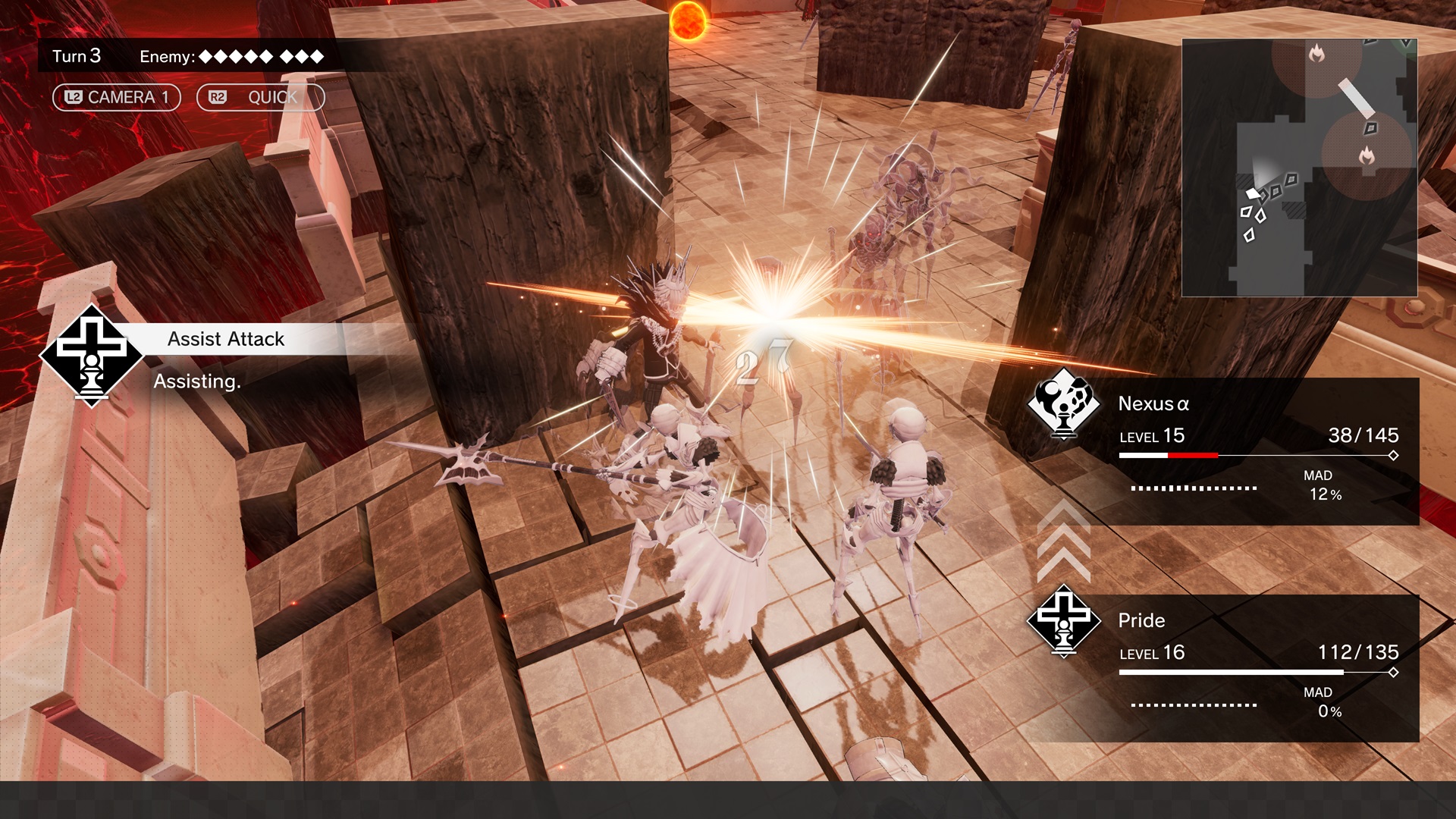Click the Assist Attack skill emblem
The width and height of the screenshot is (1456, 819).
[x=91, y=356]
